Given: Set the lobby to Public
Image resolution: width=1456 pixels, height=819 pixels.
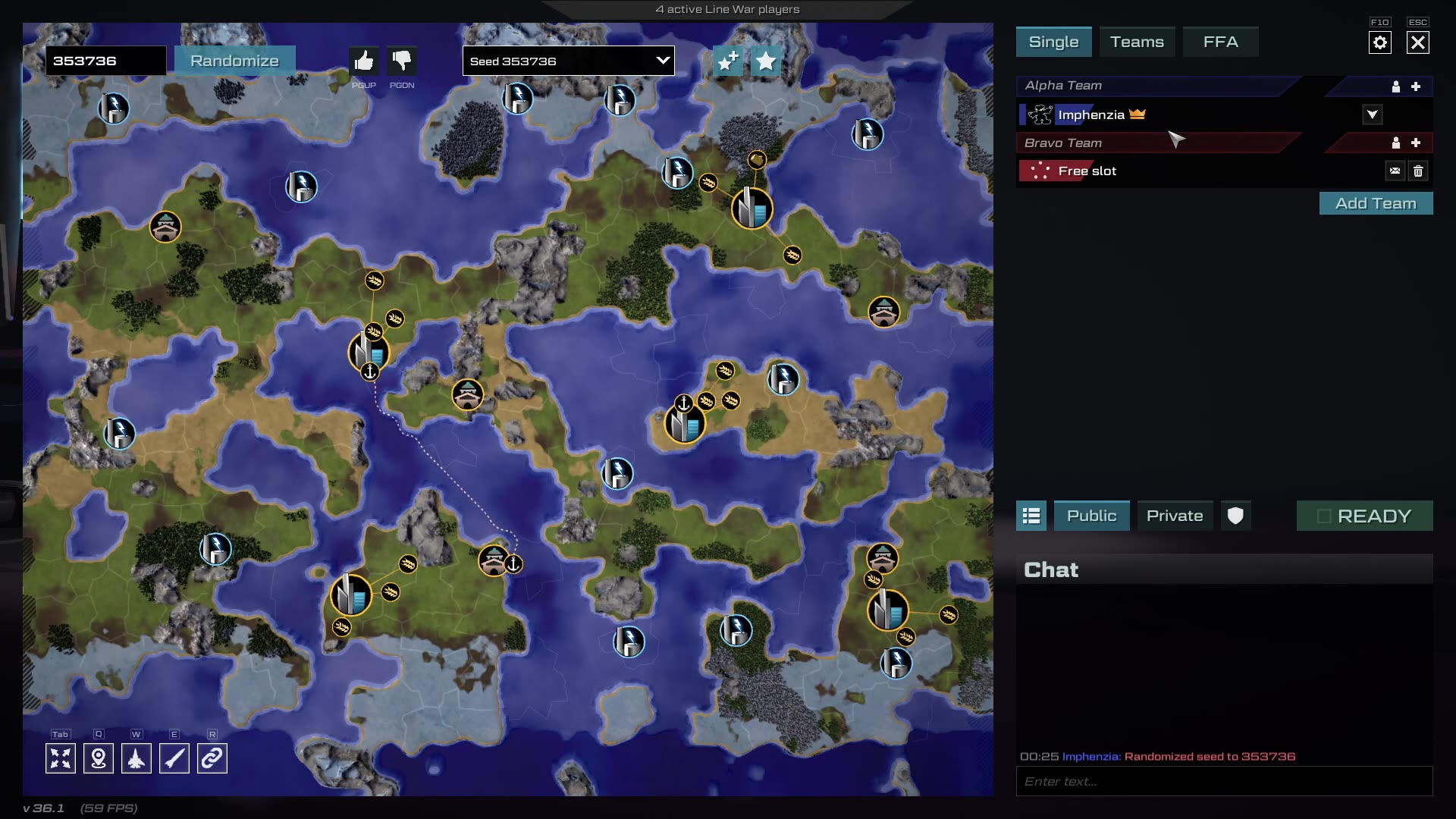Looking at the screenshot, I should tap(1091, 516).
